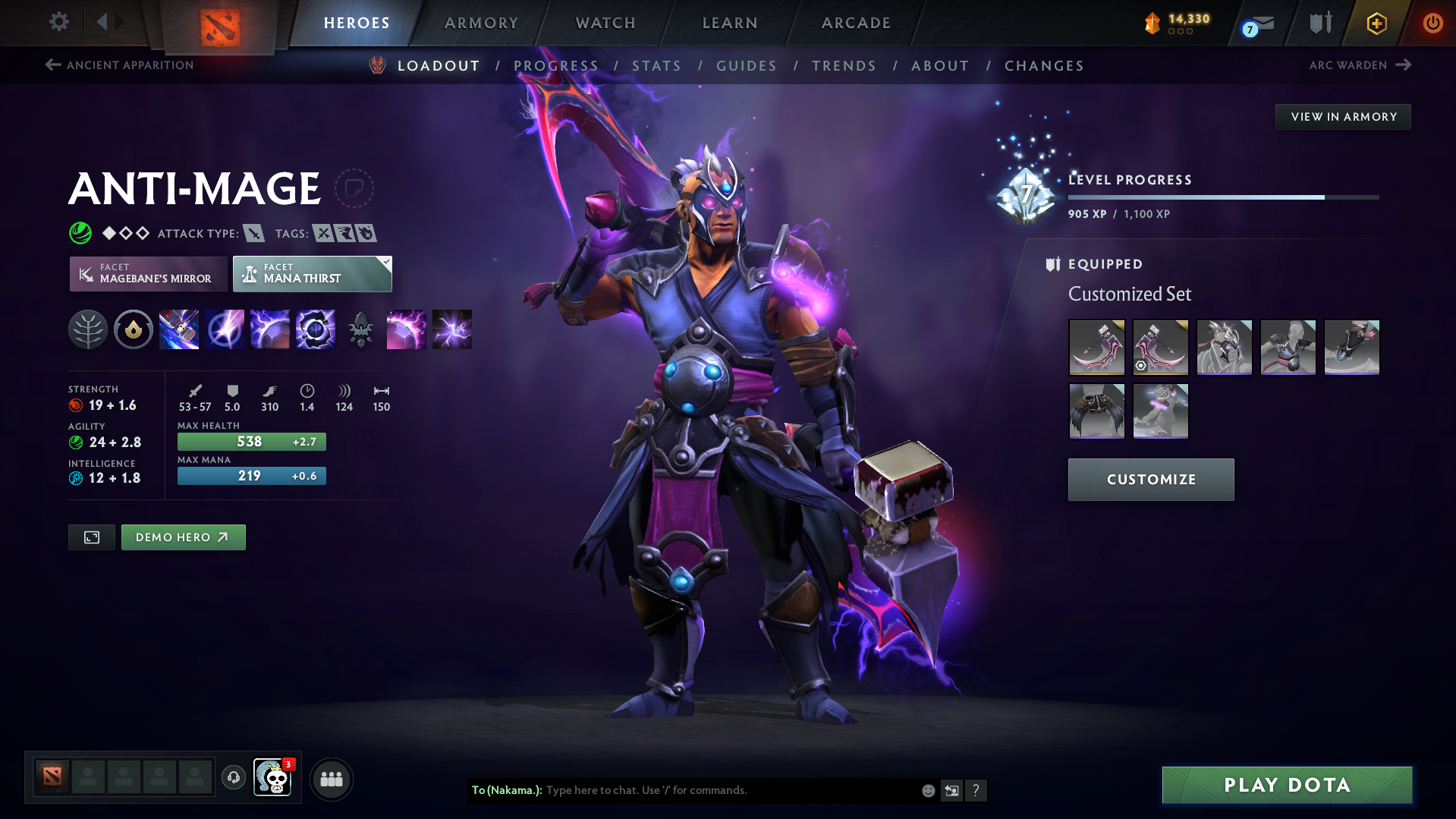The height and width of the screenshot is (819, 1456).
Task: Click the VIEW IN ARMORY button
Action: 1342,116
